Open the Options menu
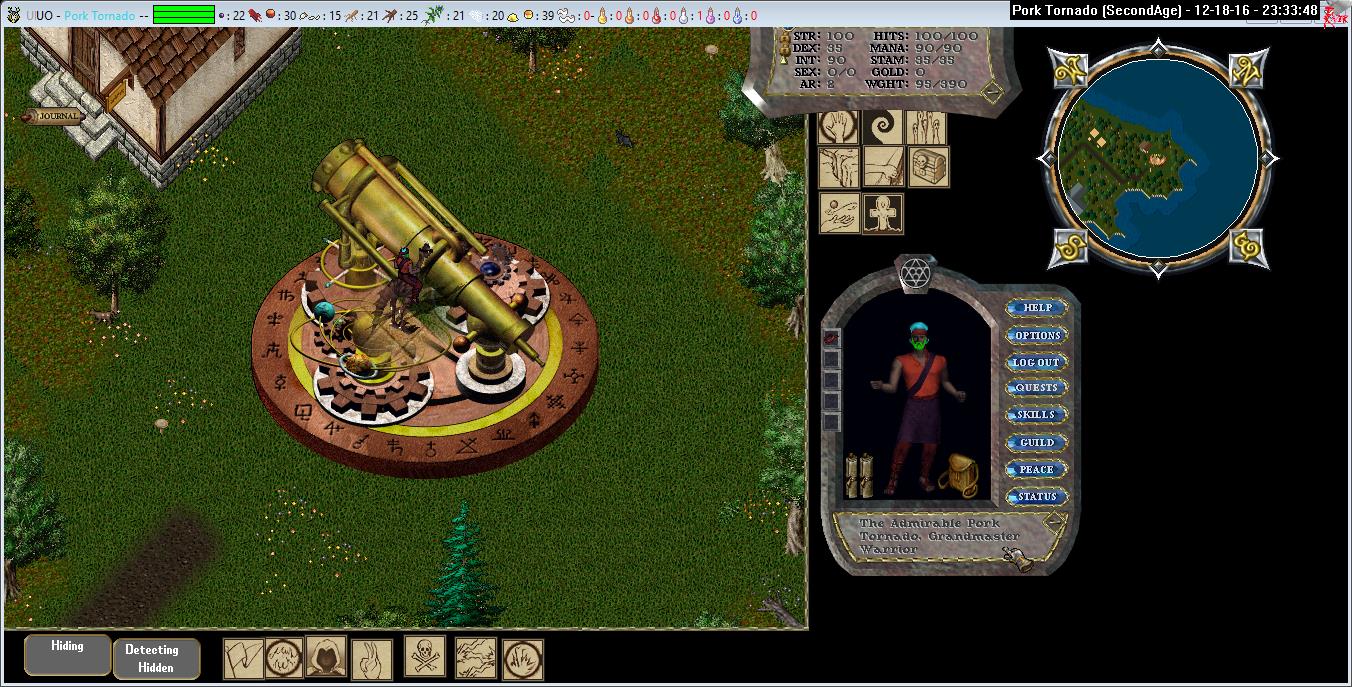Viewport: 1352px width, 687px height. pos(1036,335)
